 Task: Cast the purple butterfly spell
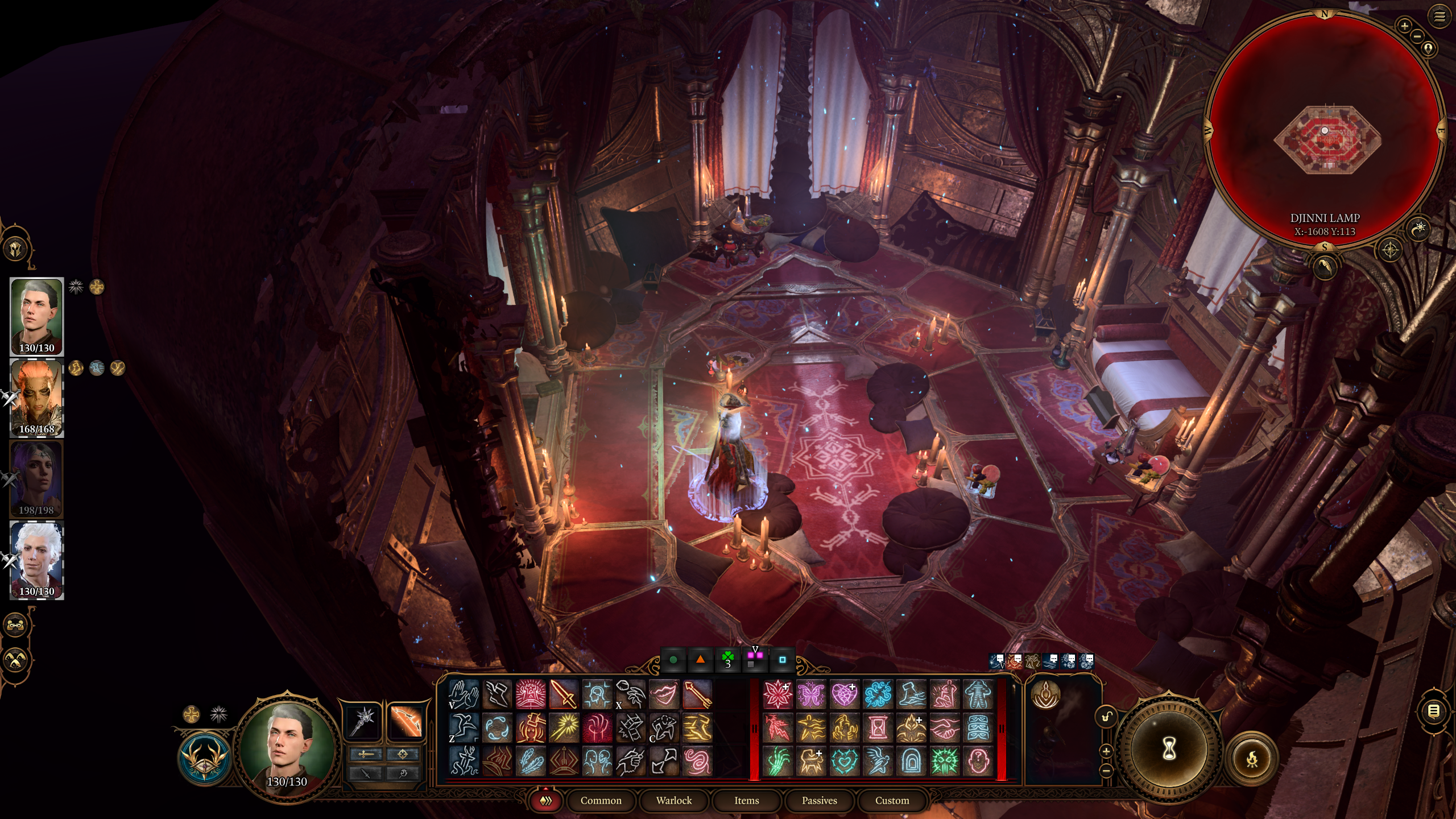tap(811, 694)
